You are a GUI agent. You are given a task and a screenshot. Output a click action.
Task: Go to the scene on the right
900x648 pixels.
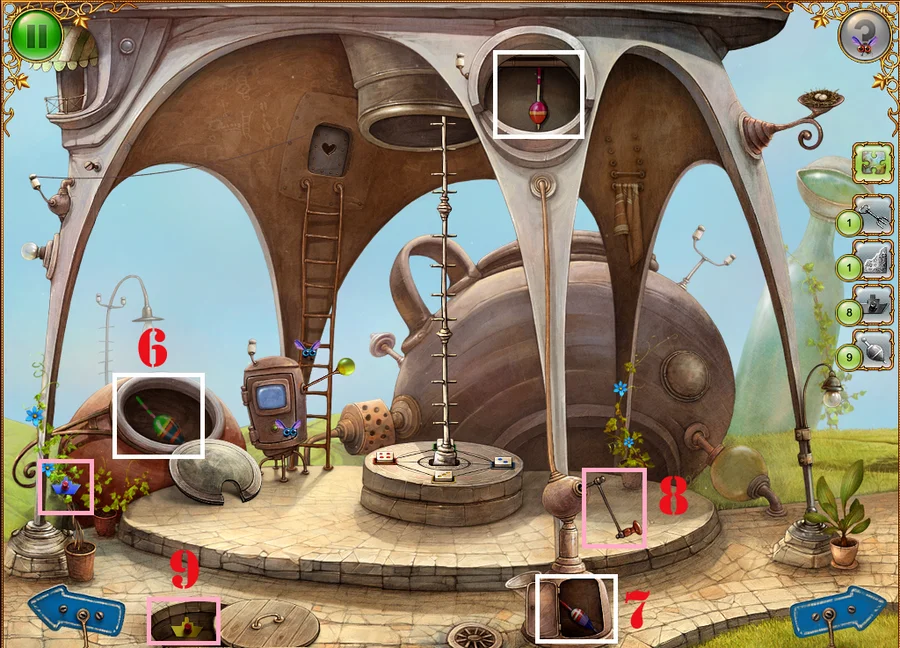[838, 612]
